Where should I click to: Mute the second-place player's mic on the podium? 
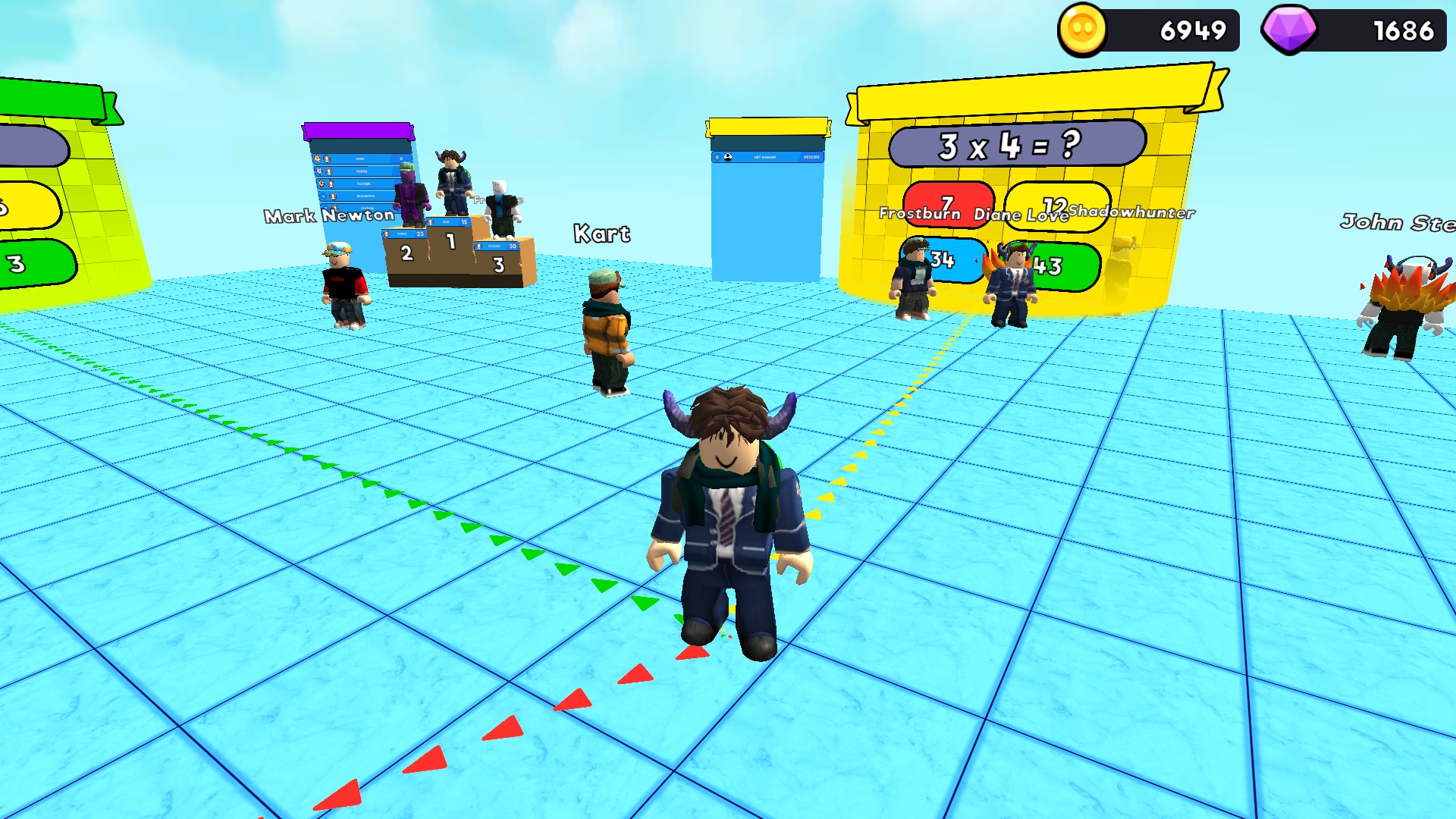[x=388, y=234]
